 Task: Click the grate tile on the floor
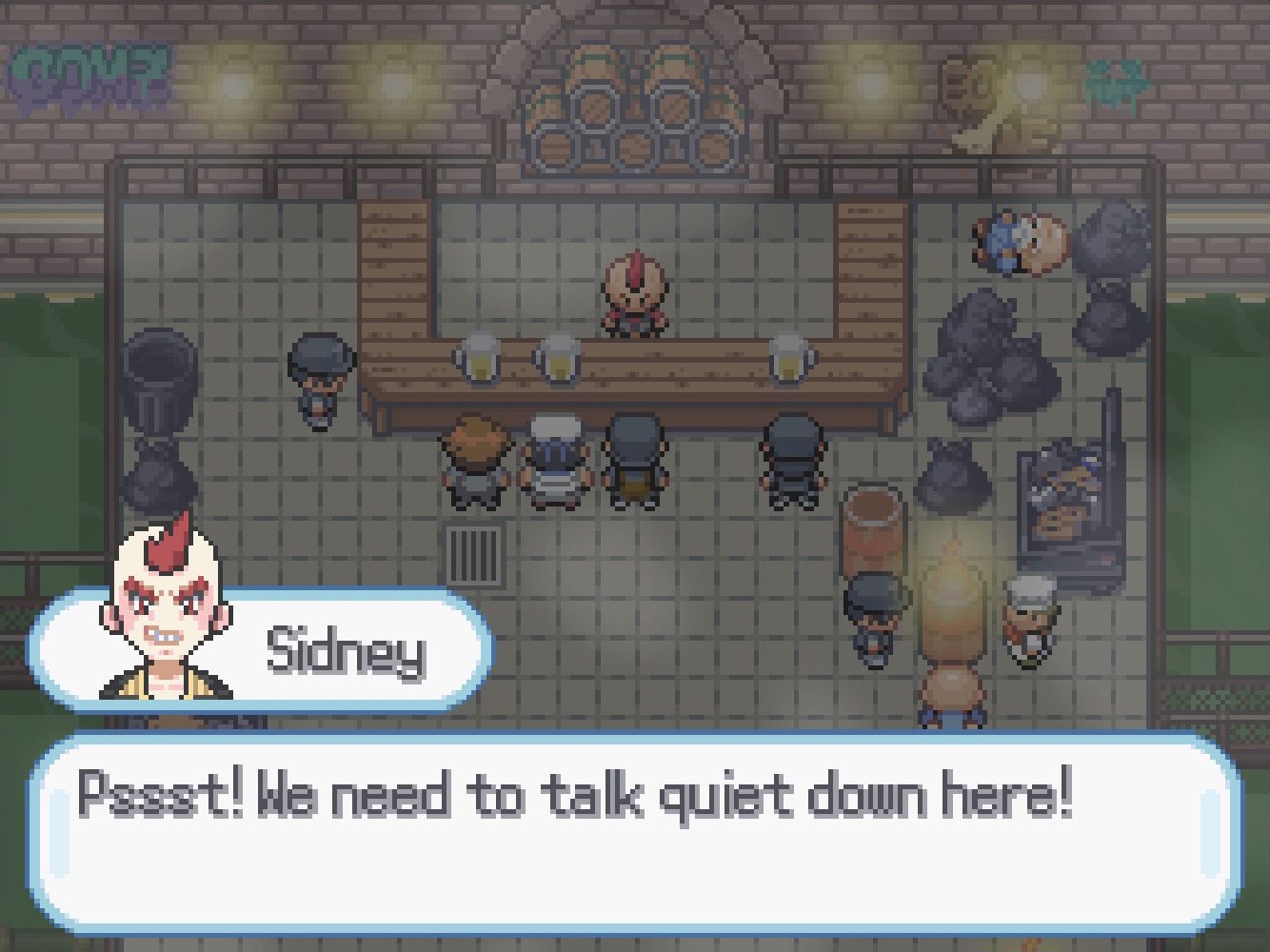[474, 552]
